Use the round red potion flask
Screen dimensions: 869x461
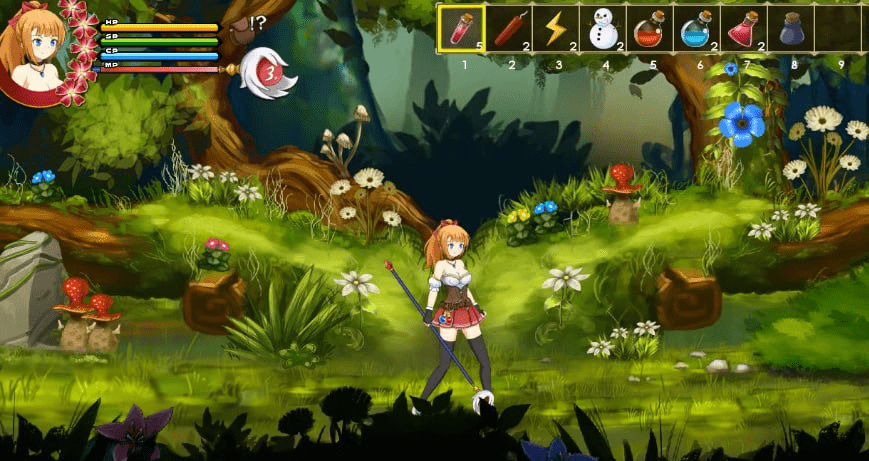[x=650, y=28]
